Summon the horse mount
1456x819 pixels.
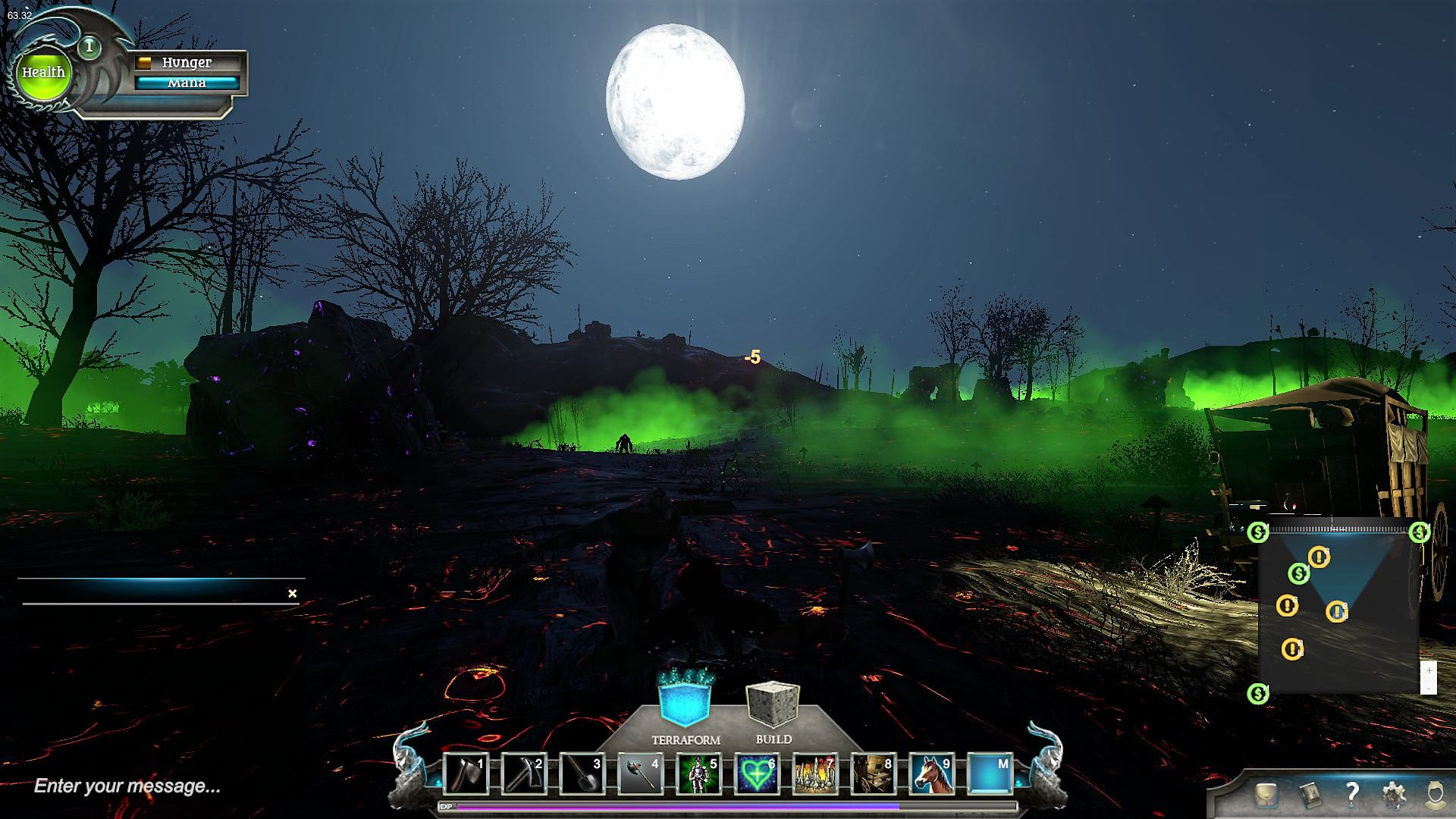pos(932,774)
